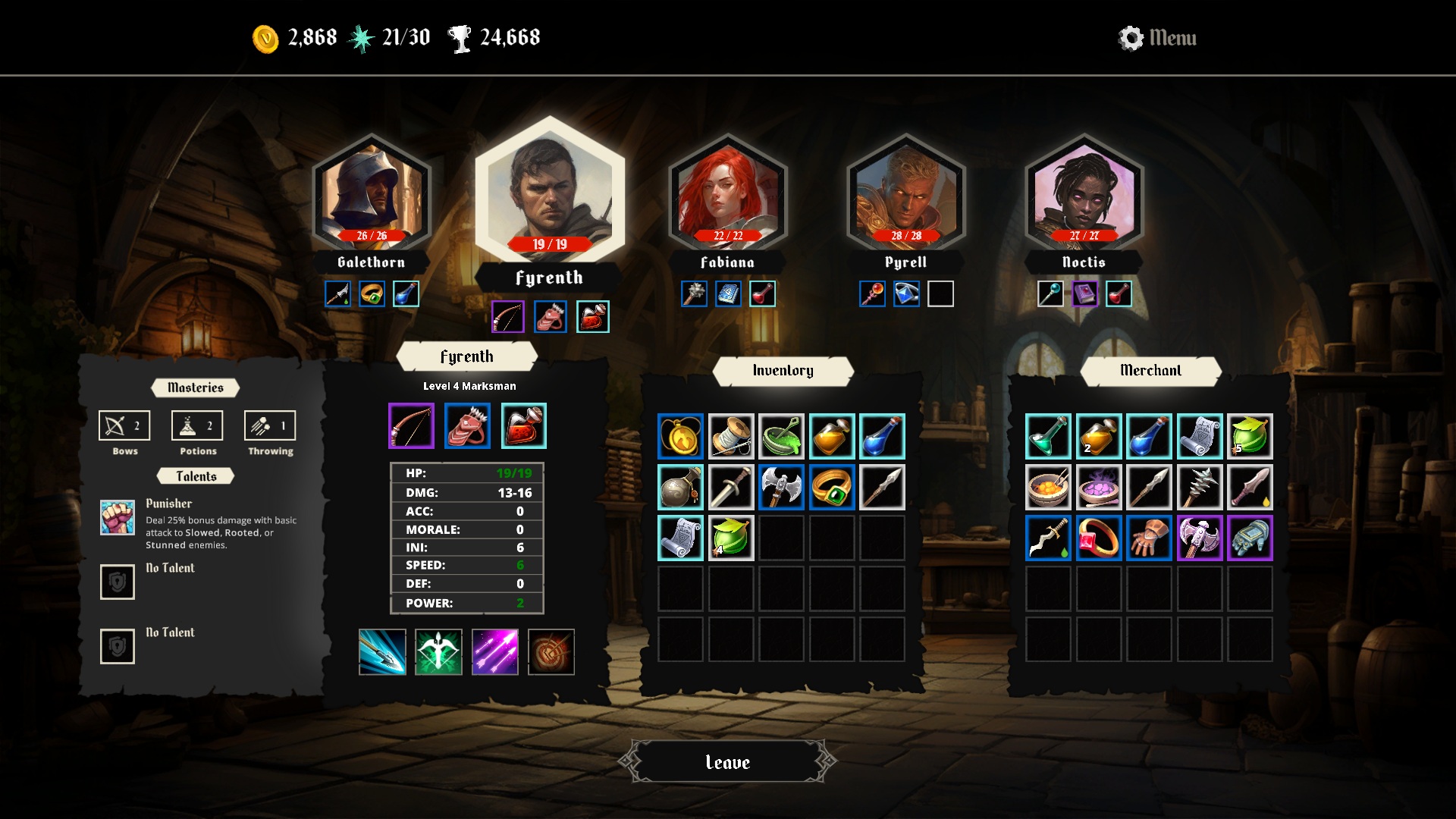This screenshot has height=819, width=1456.
Task: Select the merchant's leather gloves
Action: point(1149,538)
